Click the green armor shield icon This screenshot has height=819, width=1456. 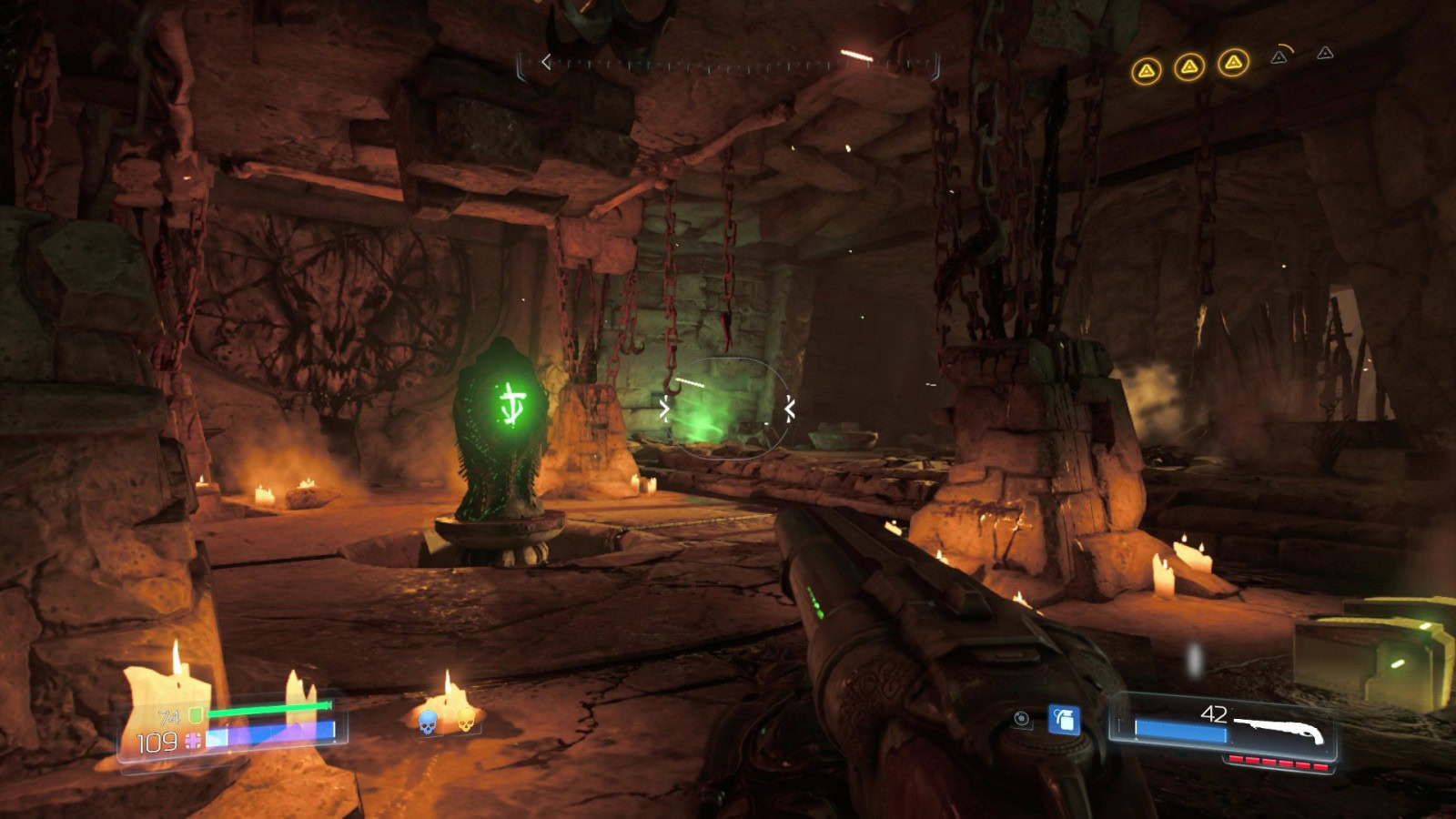[x=194, y=717]
